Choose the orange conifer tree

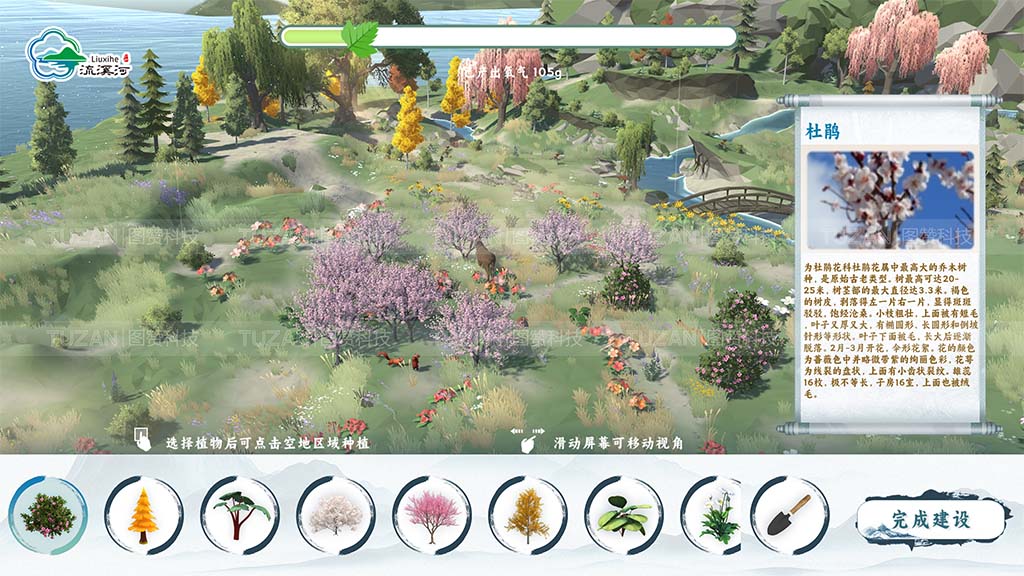point(144,515)
